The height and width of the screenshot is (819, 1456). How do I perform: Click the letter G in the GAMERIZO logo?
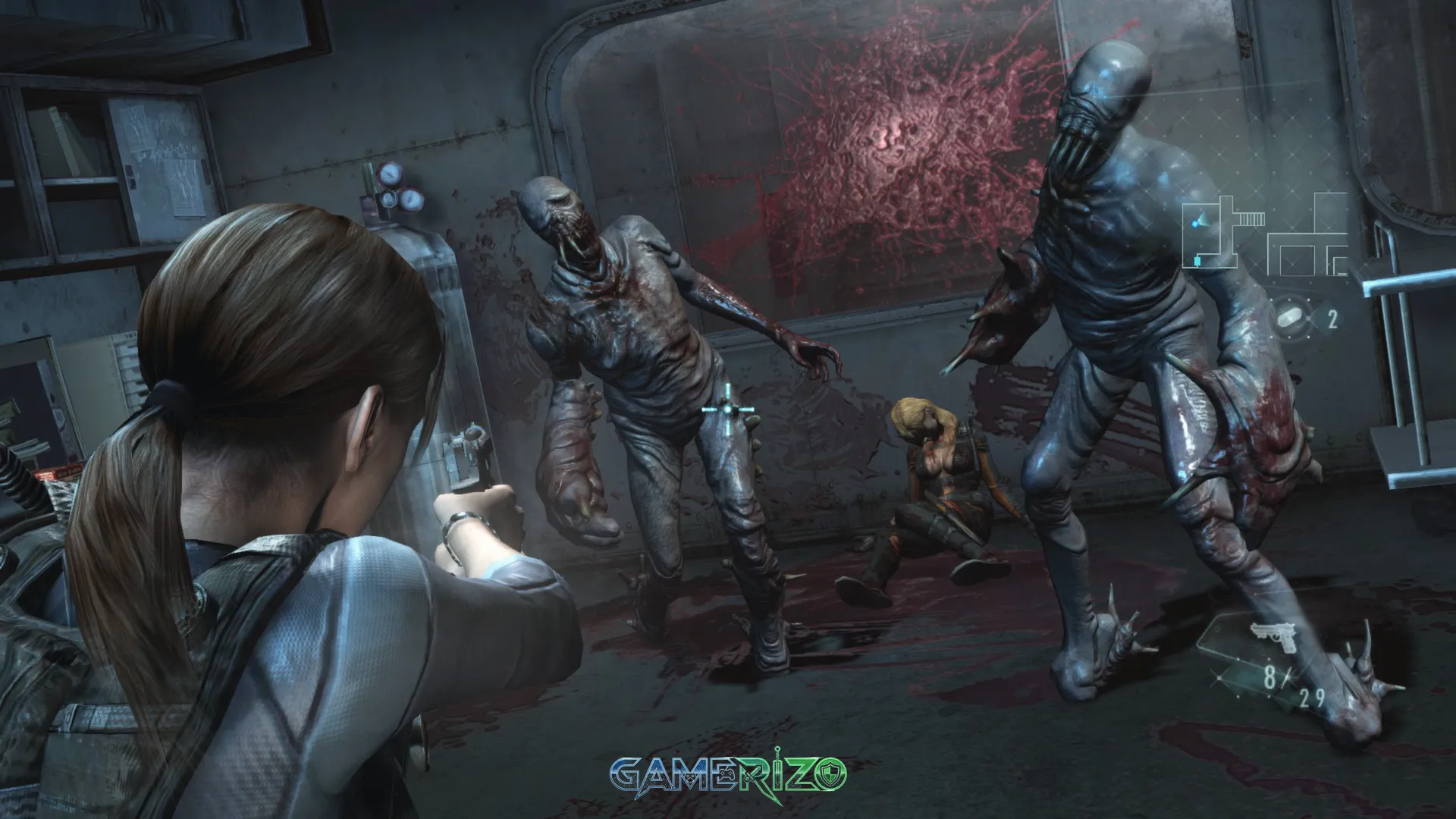point(626,773)
